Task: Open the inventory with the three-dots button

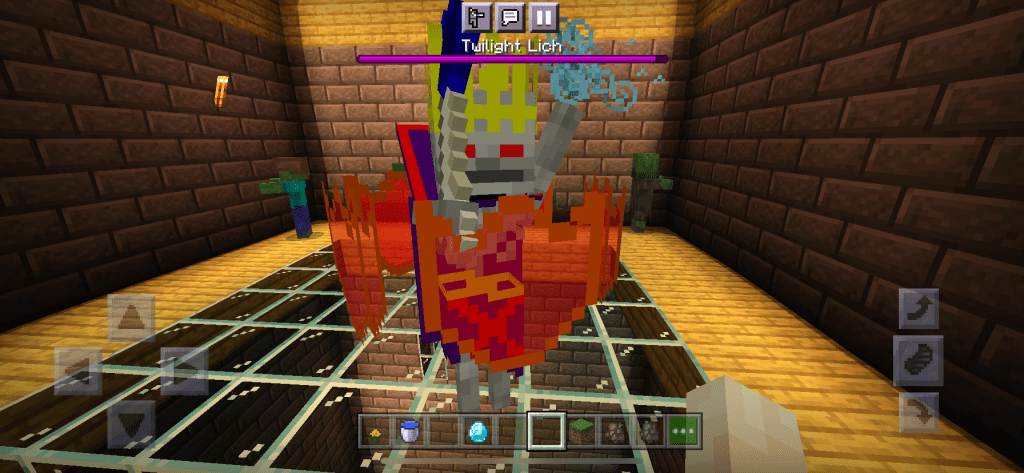Action: [x=684, y=431]
